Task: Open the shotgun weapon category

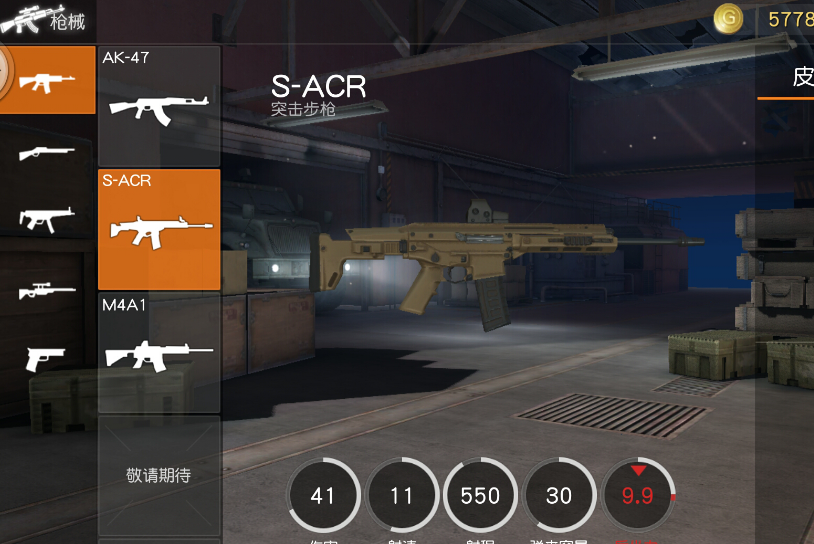Action: click(47, 152)
